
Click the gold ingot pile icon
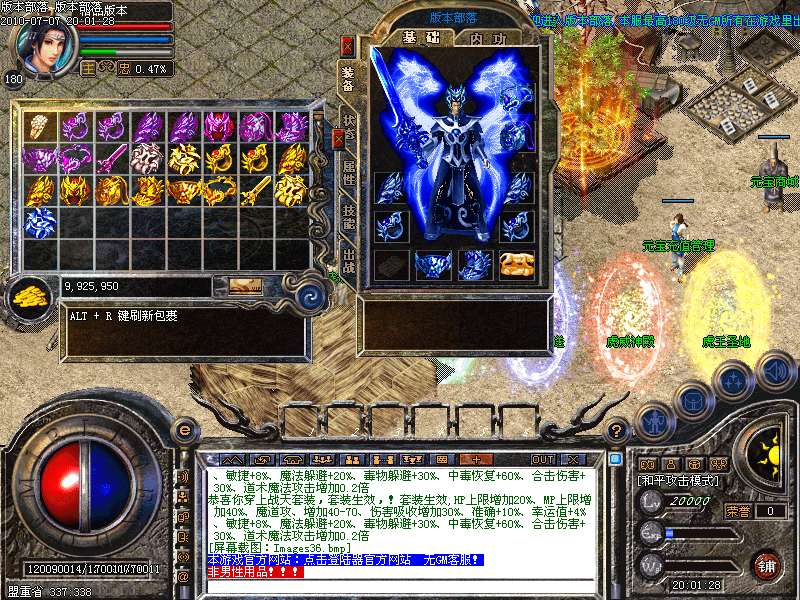coord(30,295)
